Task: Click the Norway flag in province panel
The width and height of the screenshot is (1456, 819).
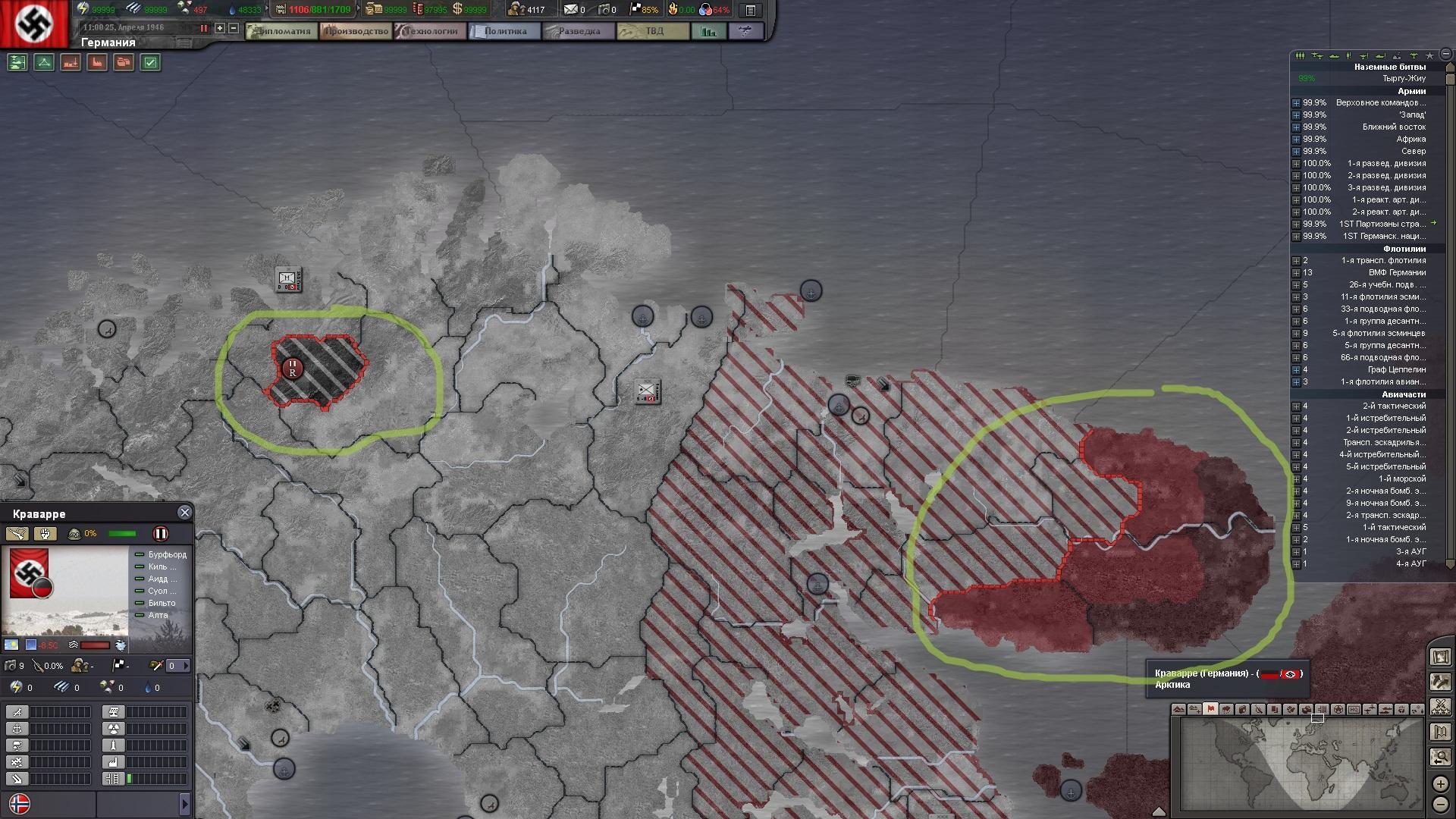Action: pos(19,803)
